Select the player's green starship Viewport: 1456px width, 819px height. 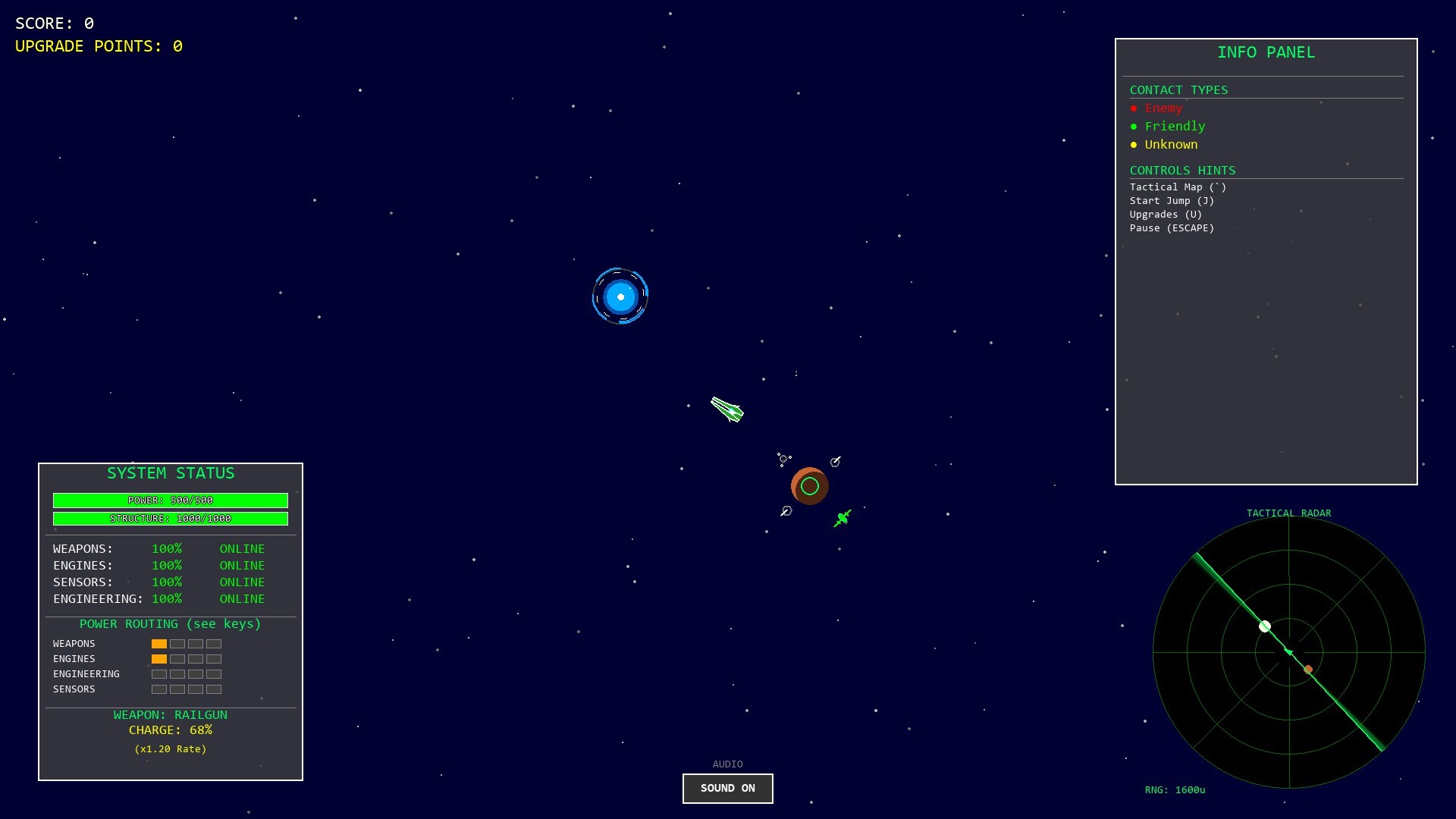(727, 410)
